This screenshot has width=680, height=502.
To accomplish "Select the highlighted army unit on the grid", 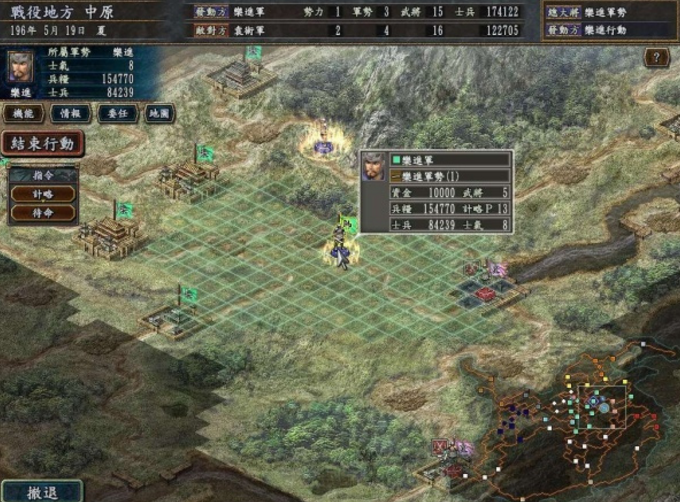I will click(x=341, y=248).
